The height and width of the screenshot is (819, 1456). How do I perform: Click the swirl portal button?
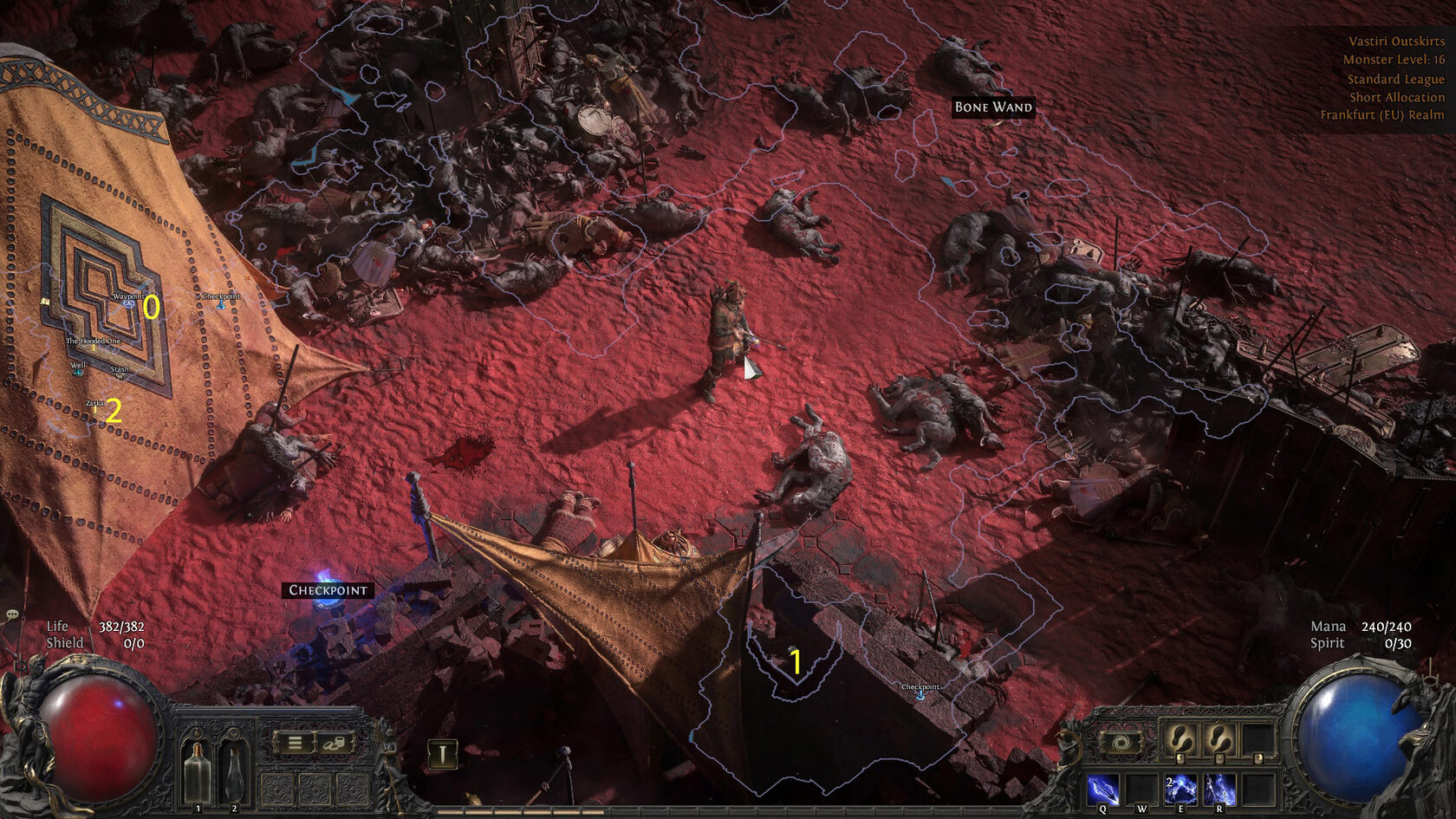pyautogui.click(x=1120, y=743)
